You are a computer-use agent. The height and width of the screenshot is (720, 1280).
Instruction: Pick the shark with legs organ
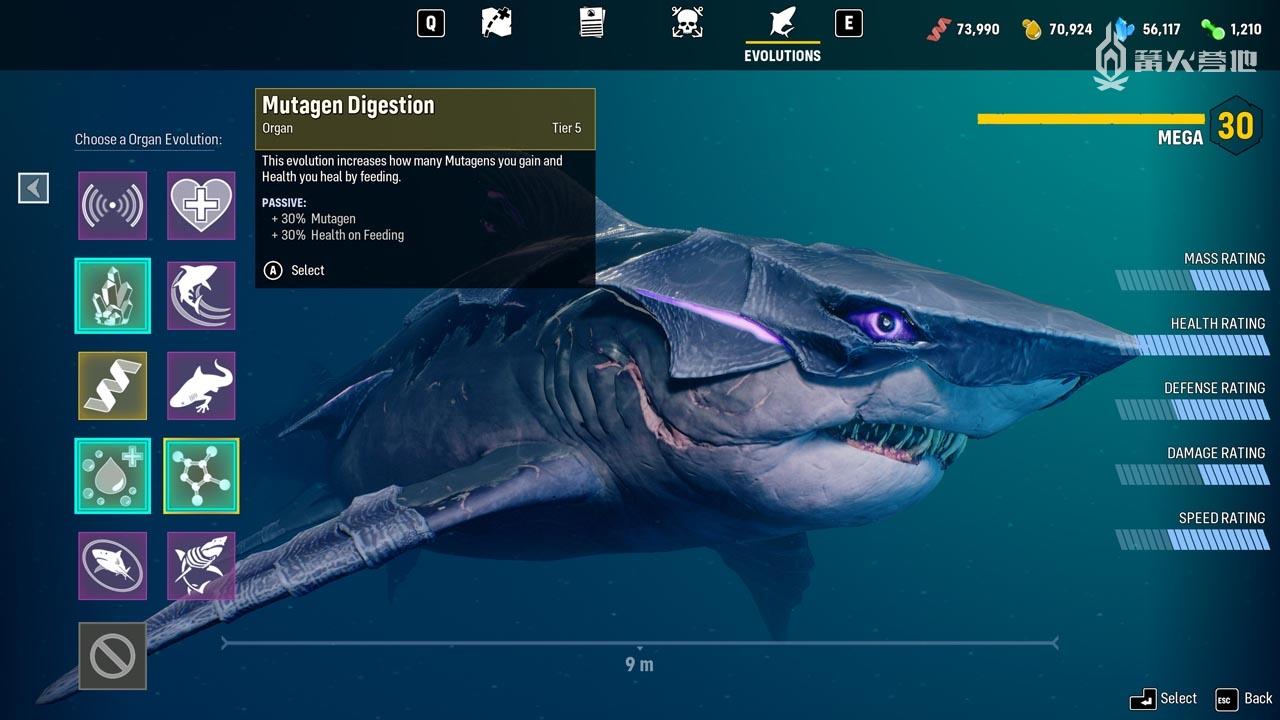(x=201, y=386)
